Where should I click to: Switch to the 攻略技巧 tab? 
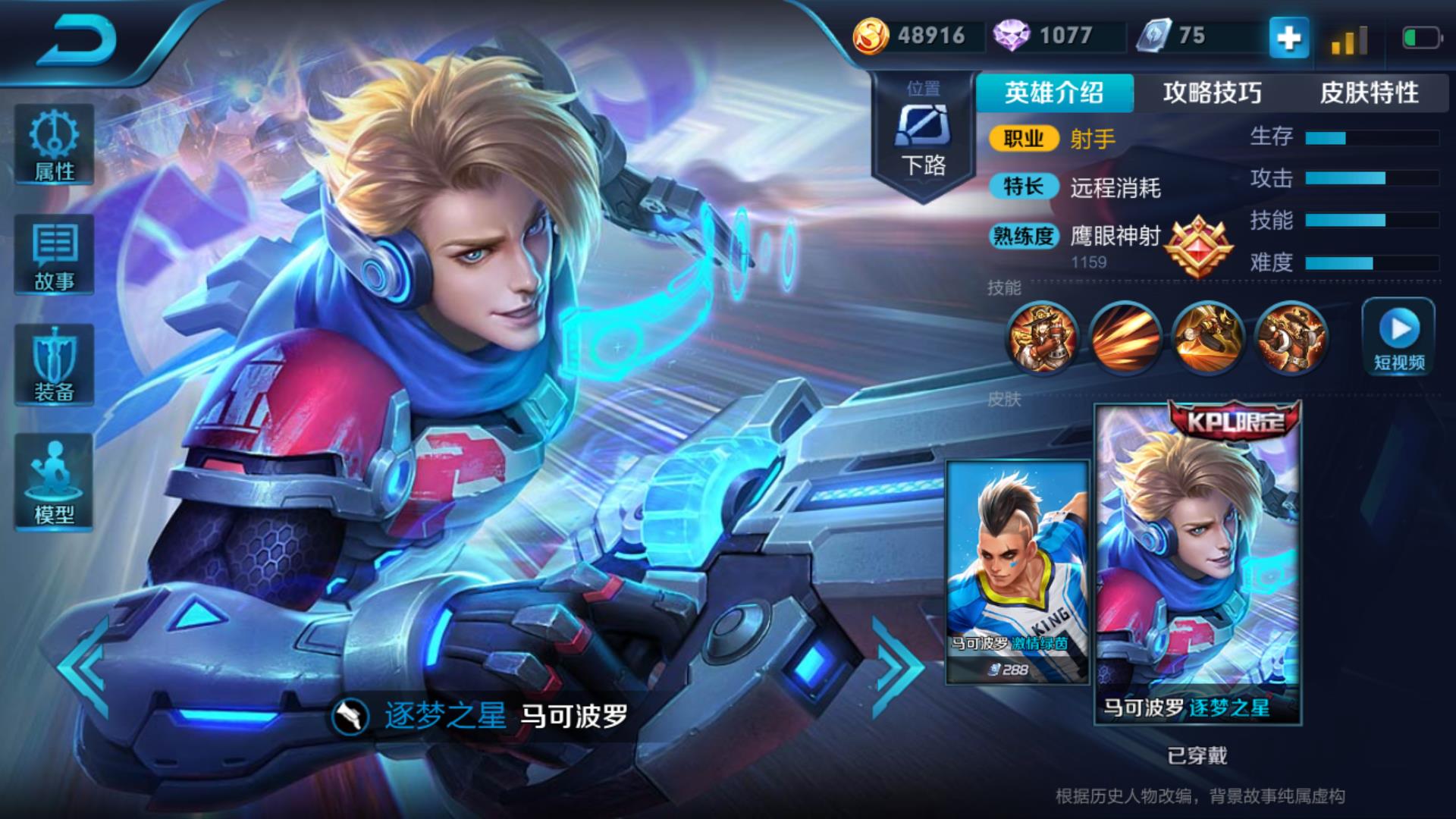(1212, 93)
